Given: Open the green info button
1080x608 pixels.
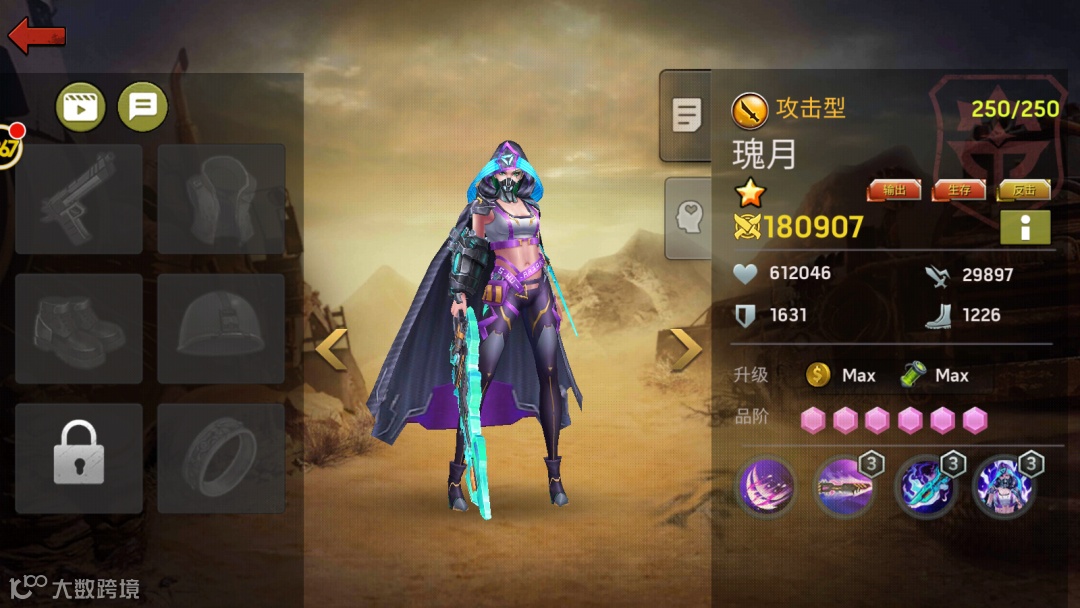Looking at the screenshot, I should click(1025, 227).
